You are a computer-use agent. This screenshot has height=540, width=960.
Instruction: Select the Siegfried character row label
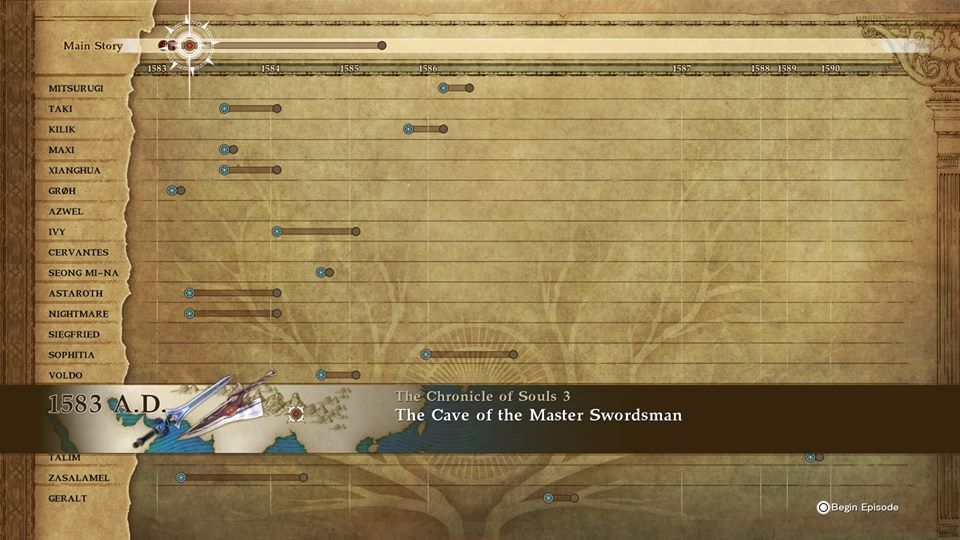73,334
